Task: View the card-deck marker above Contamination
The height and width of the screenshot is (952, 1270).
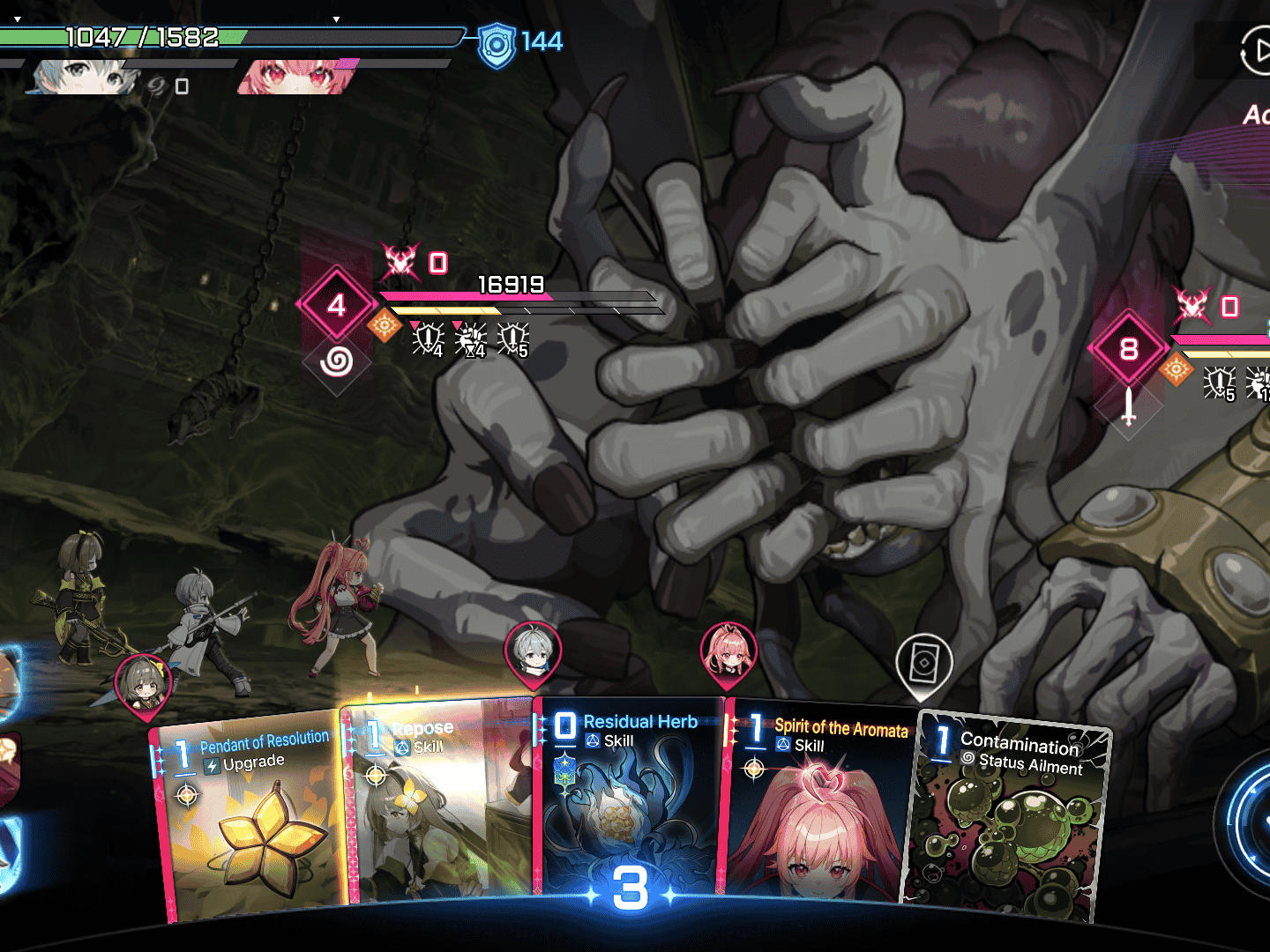Action: (923, 662)
